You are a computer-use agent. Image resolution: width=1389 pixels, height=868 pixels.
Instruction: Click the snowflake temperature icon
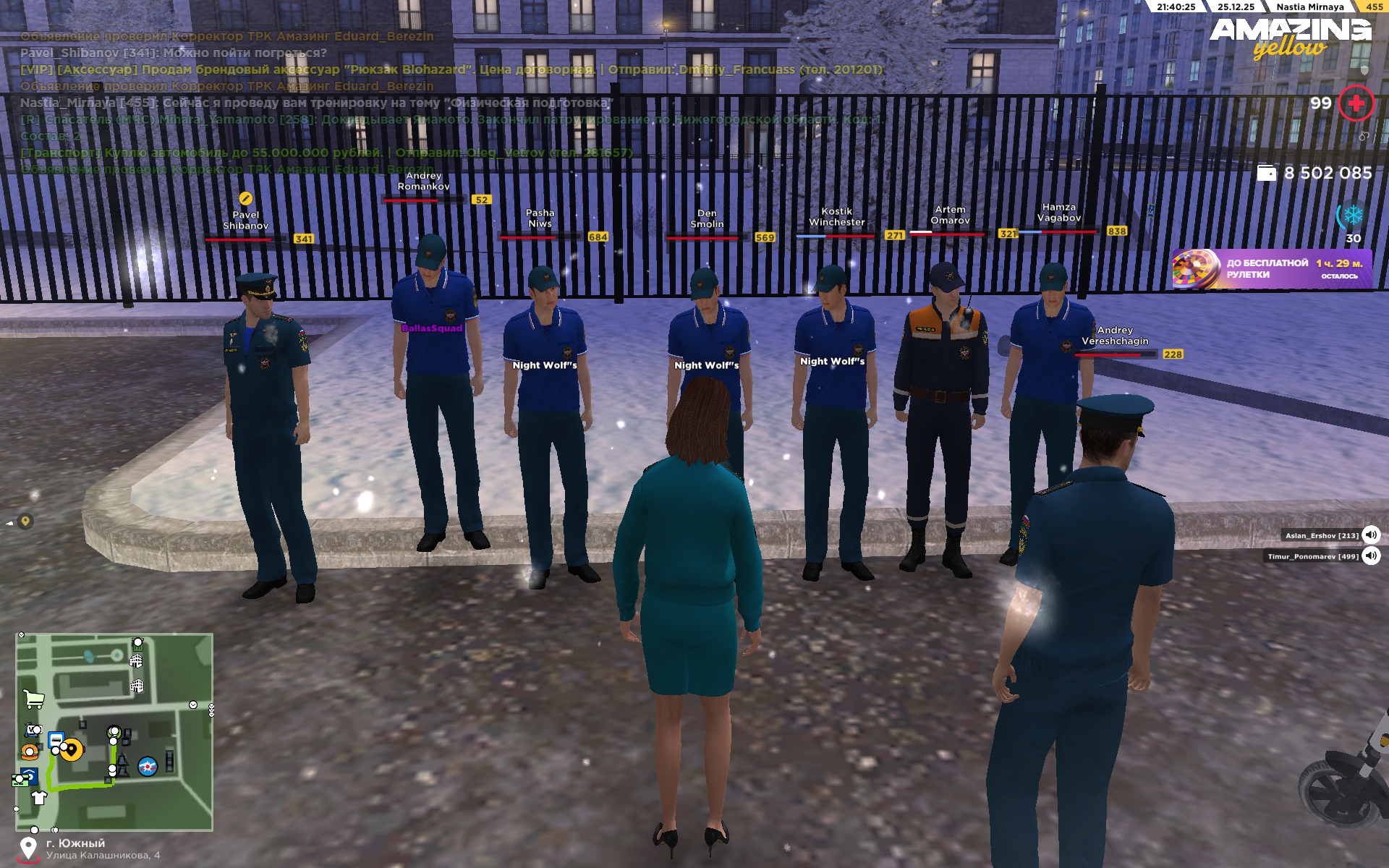(x=1353, y=216)
